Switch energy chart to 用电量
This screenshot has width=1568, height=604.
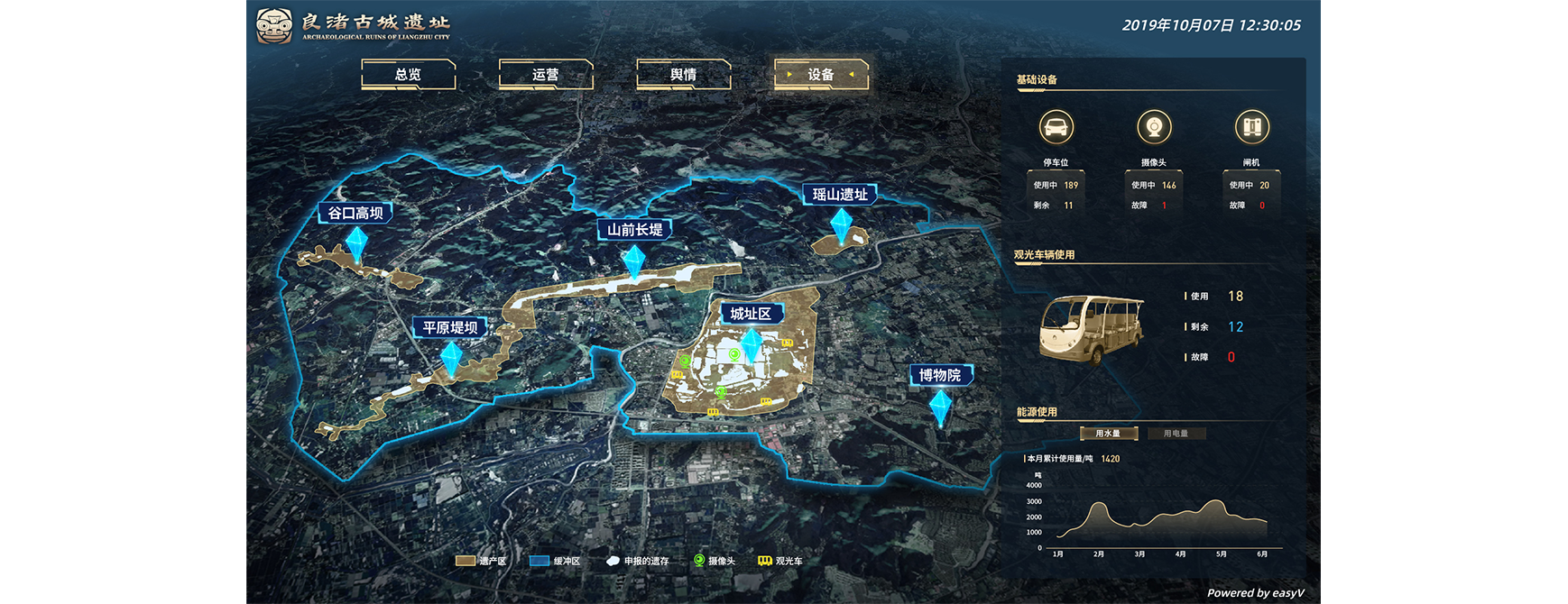click(x=1176, y=434)
